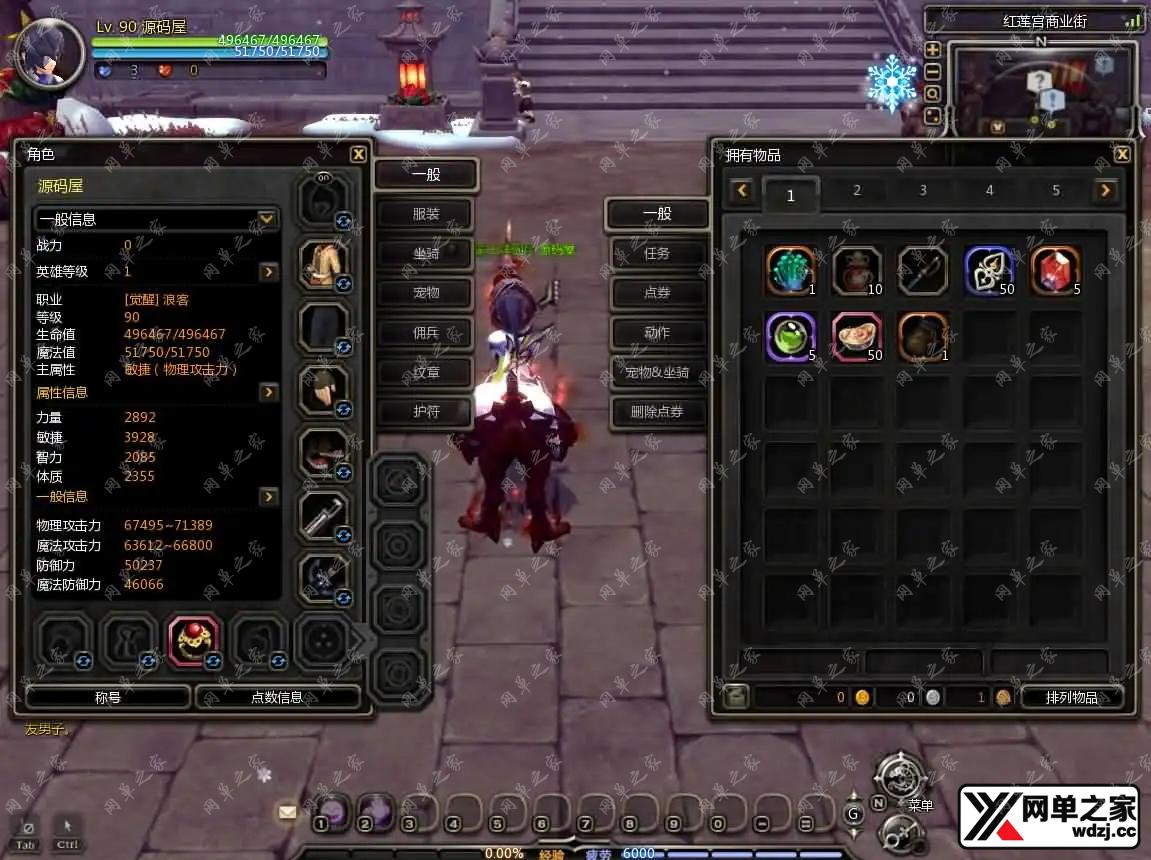This screenshot has width=1151, height=860.
Task: Open the 称号 title button
Action: [x=108, y=697]
